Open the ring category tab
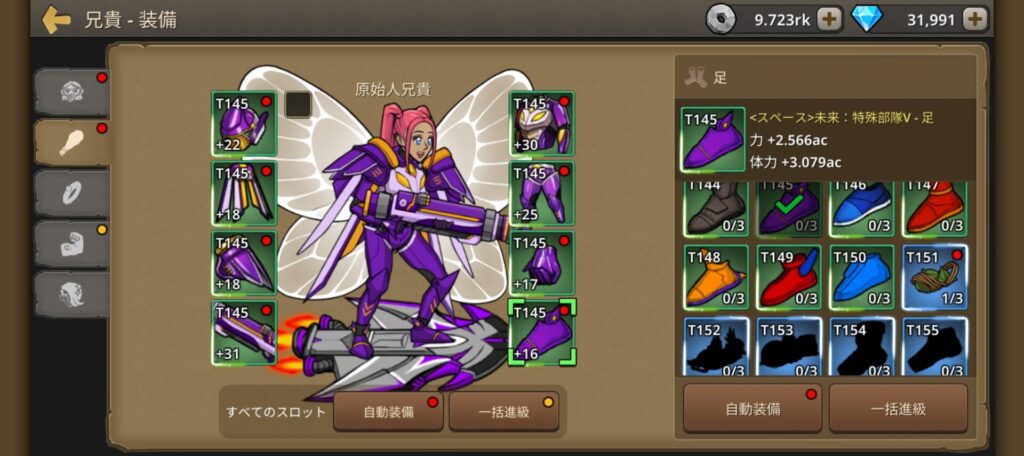The height and width of the screenshot is (456, 1024). tap(71, 193)
